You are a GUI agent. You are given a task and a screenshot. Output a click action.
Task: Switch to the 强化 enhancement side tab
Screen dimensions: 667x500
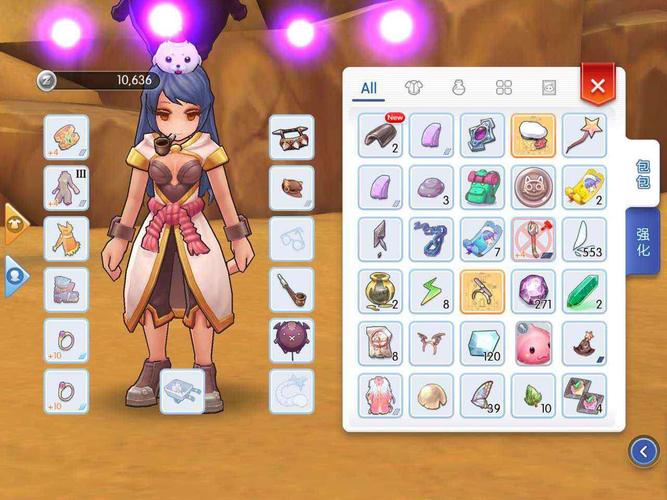[643, 241]
